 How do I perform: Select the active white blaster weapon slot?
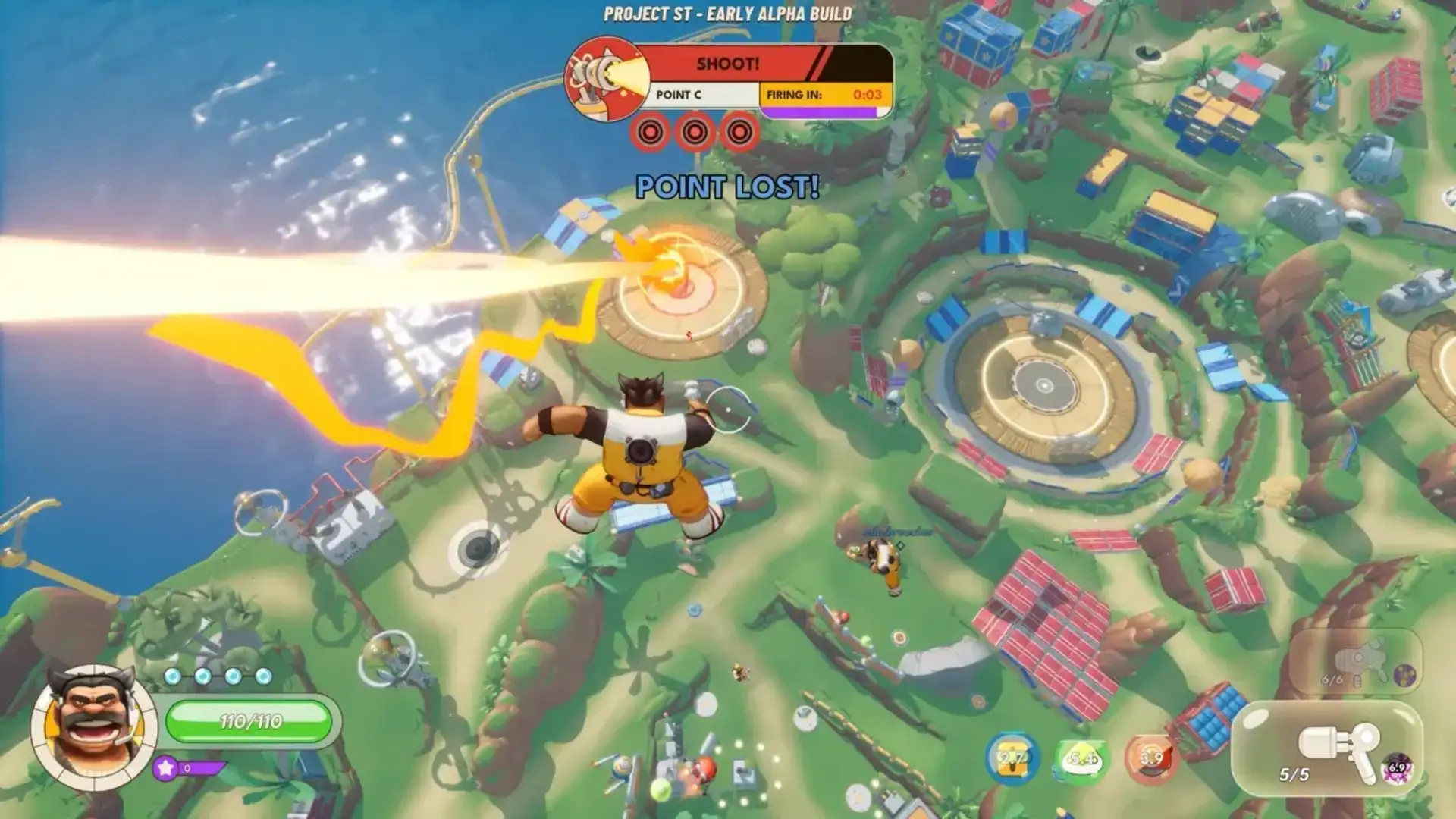point(1327,749)
